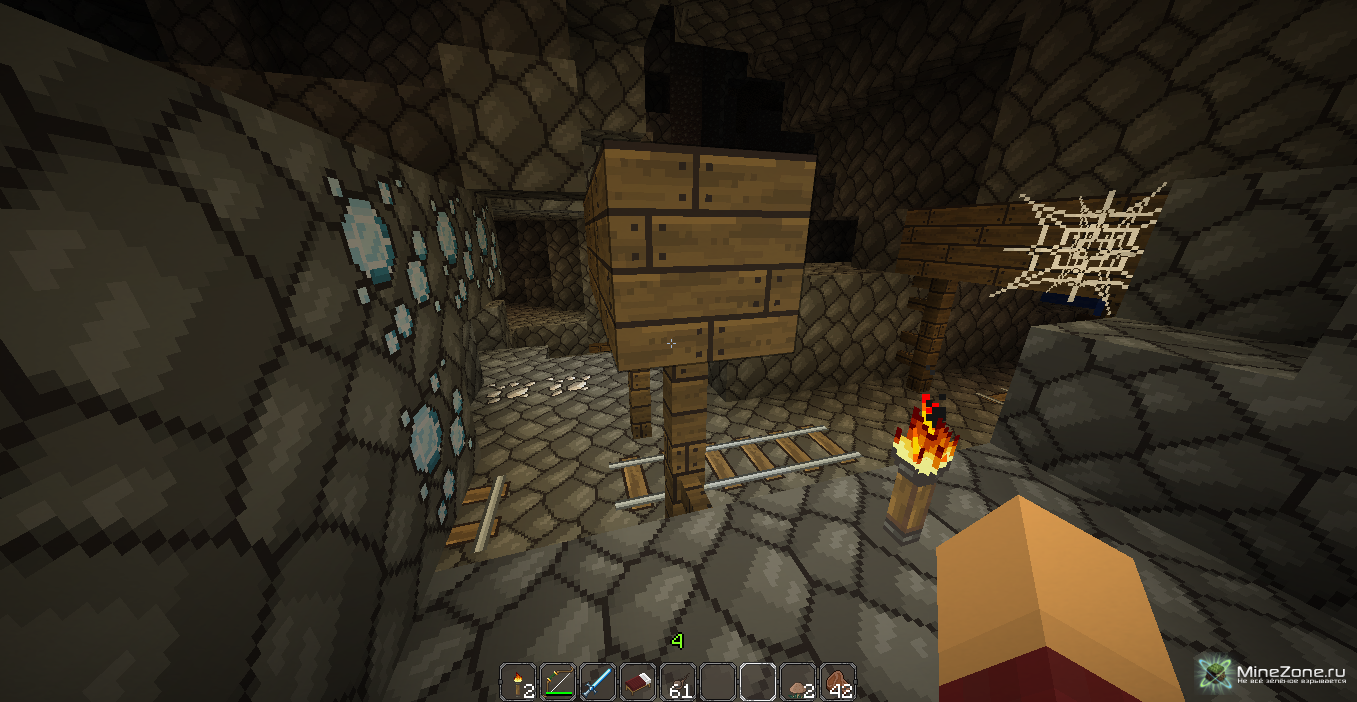This screenshot has height=702, width=1357.
Task: Select the bow in the hotbar
Action: [x=557, y=682]
